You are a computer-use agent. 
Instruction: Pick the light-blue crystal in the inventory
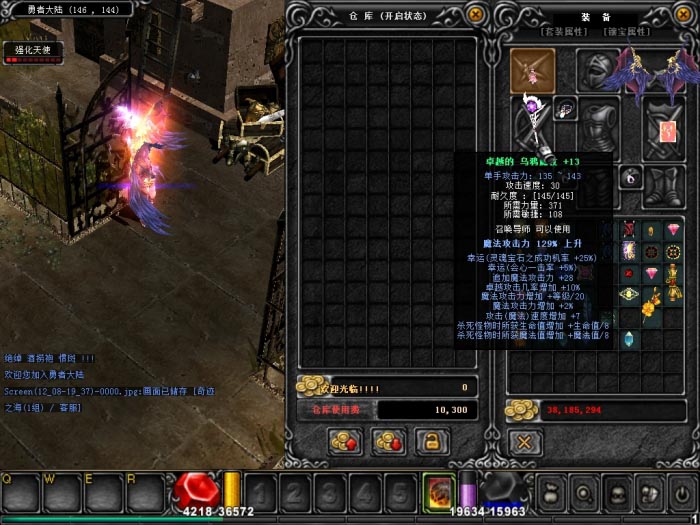[x=629, y=339]
